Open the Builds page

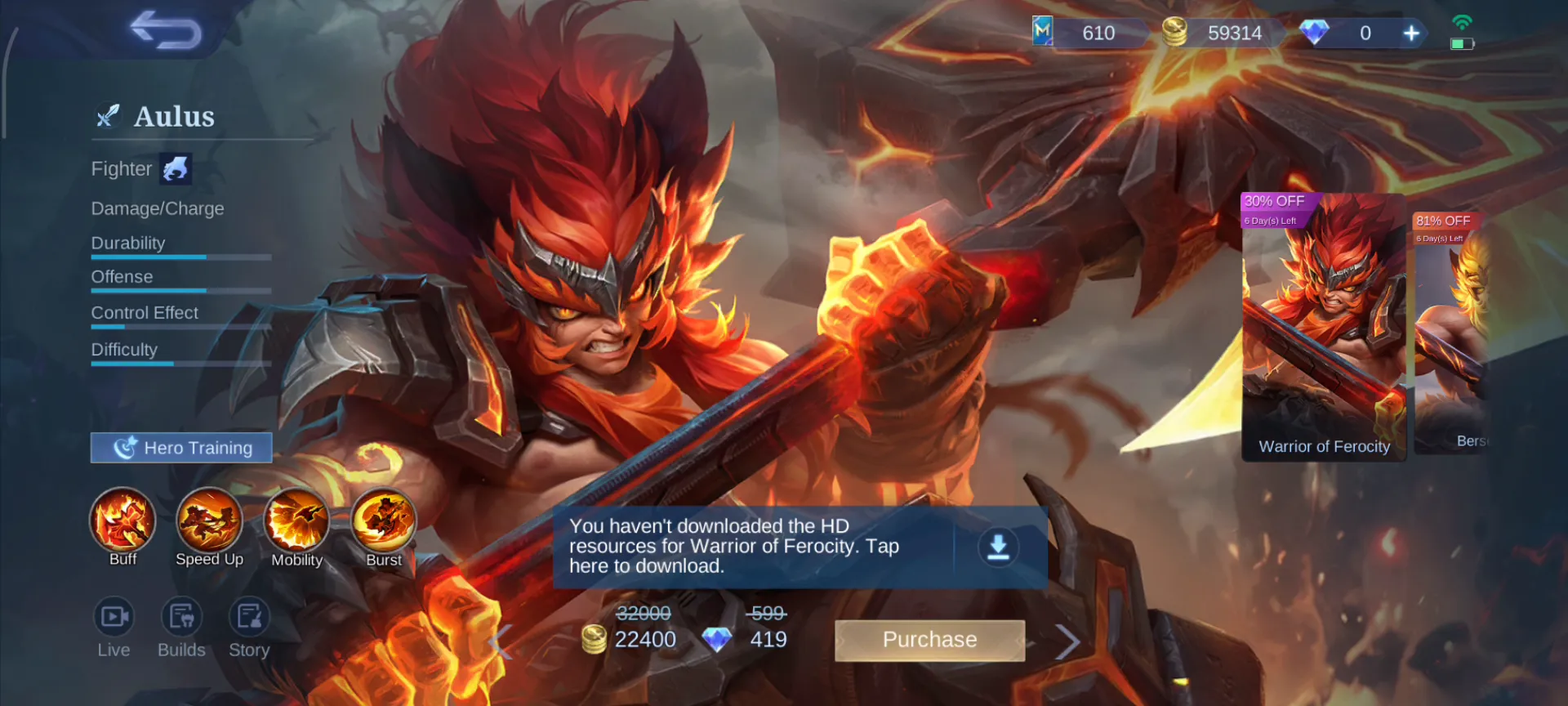pyautogui.click(x=181, y=617)
